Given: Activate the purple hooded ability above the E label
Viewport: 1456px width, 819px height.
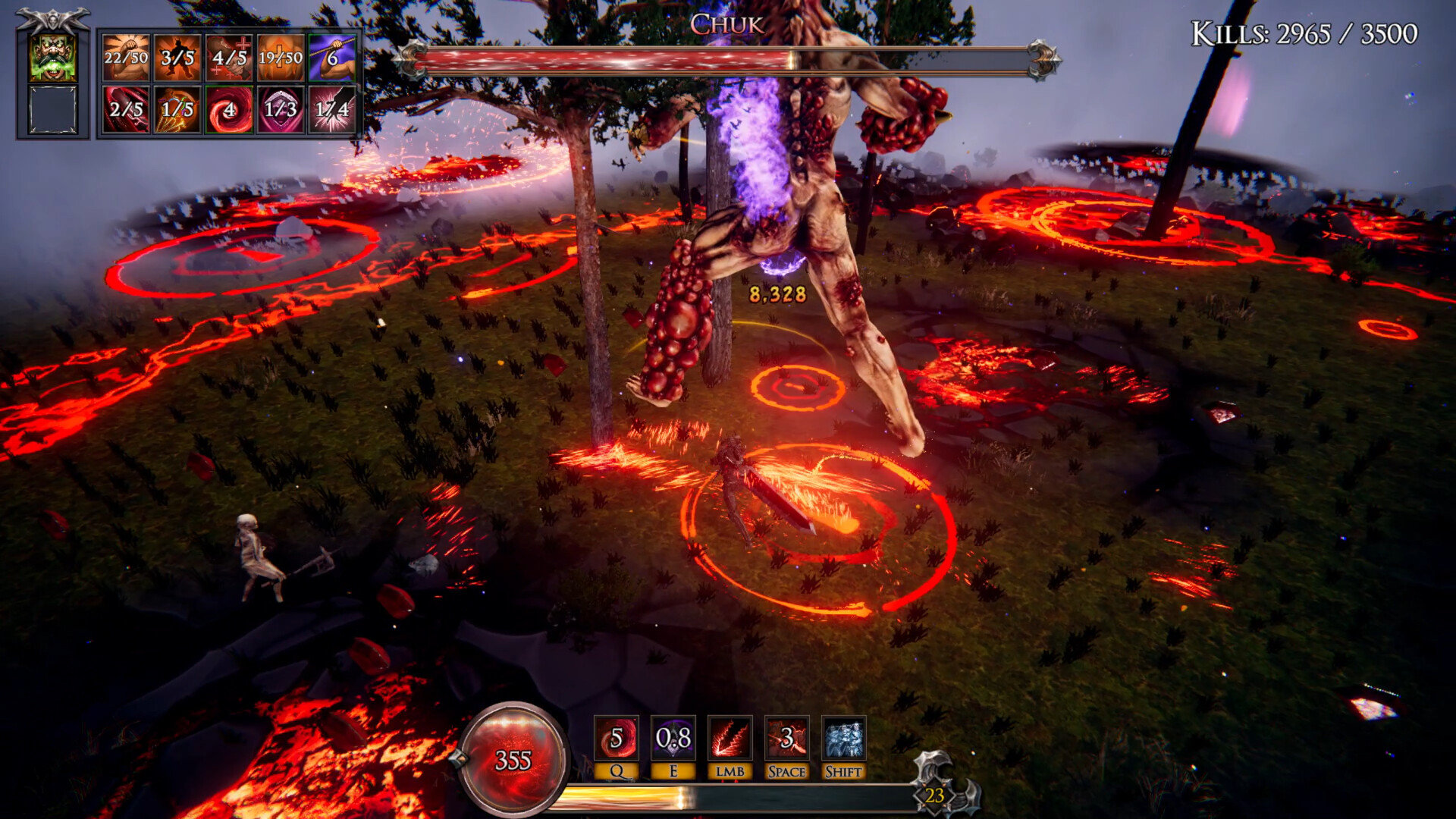Looking at the screenshot, I should tap(673, 738).
